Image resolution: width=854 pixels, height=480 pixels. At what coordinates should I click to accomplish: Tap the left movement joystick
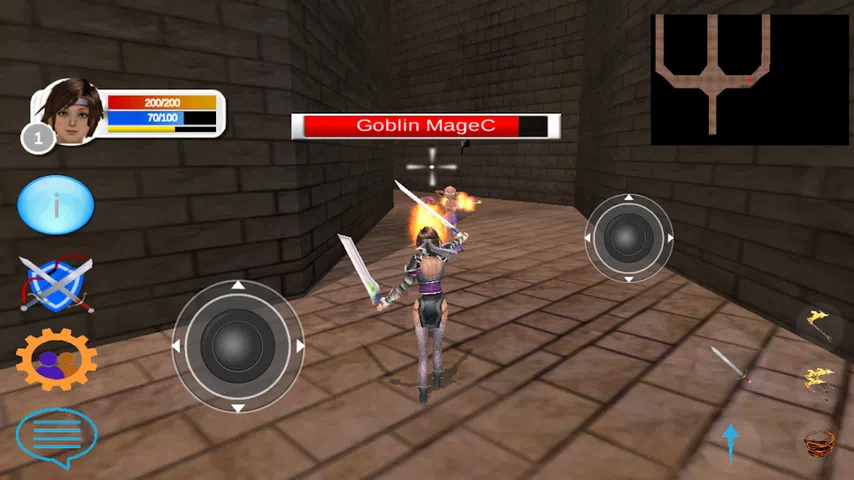pos(238,346)
